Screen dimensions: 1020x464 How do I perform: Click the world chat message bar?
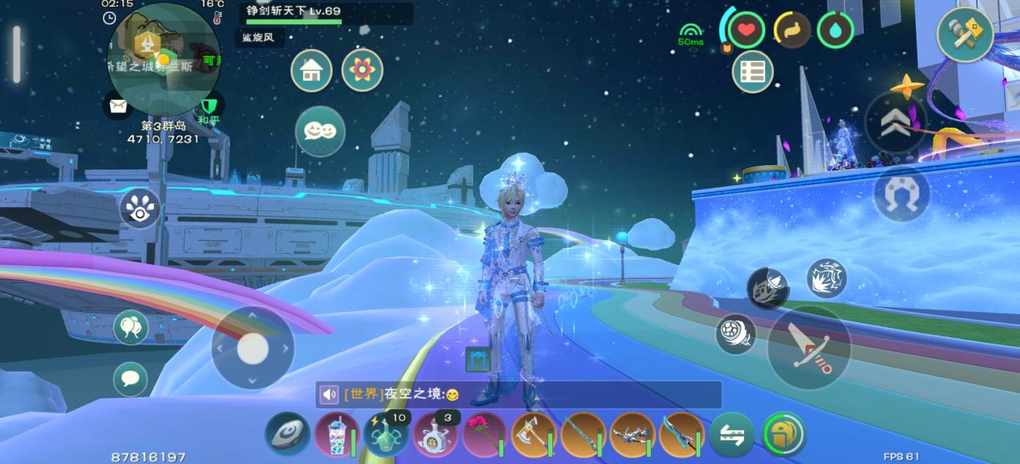coord(518,394)
